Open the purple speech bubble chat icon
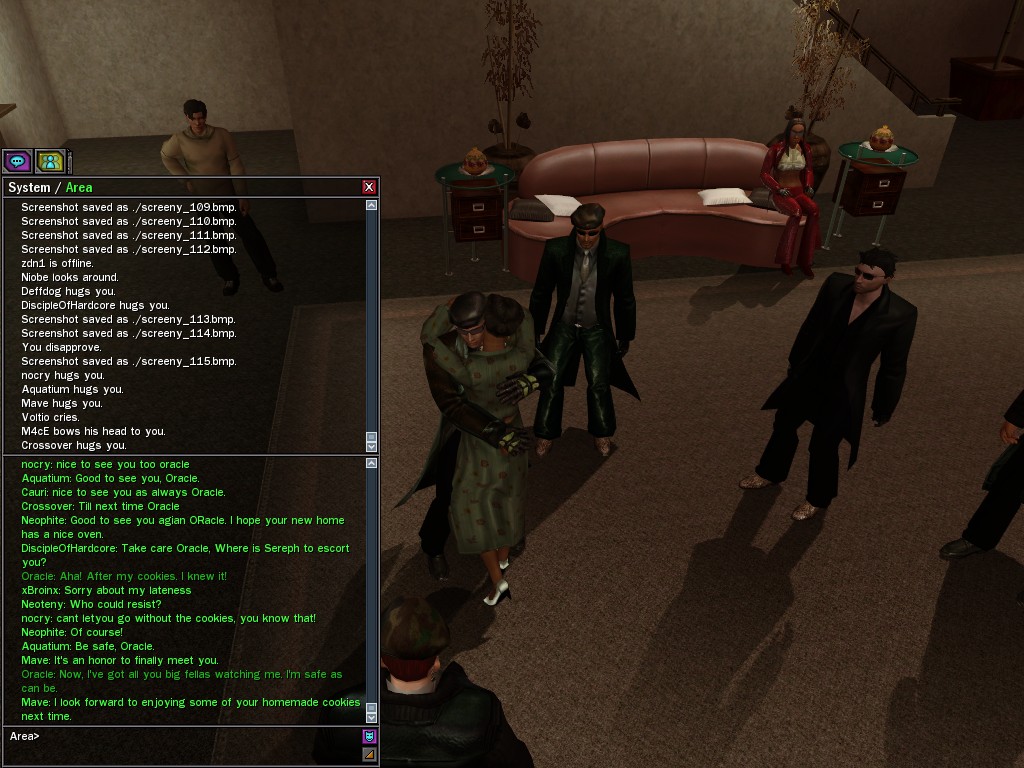The width and height of the screenshot is (1024, 768). click(17, 161)
